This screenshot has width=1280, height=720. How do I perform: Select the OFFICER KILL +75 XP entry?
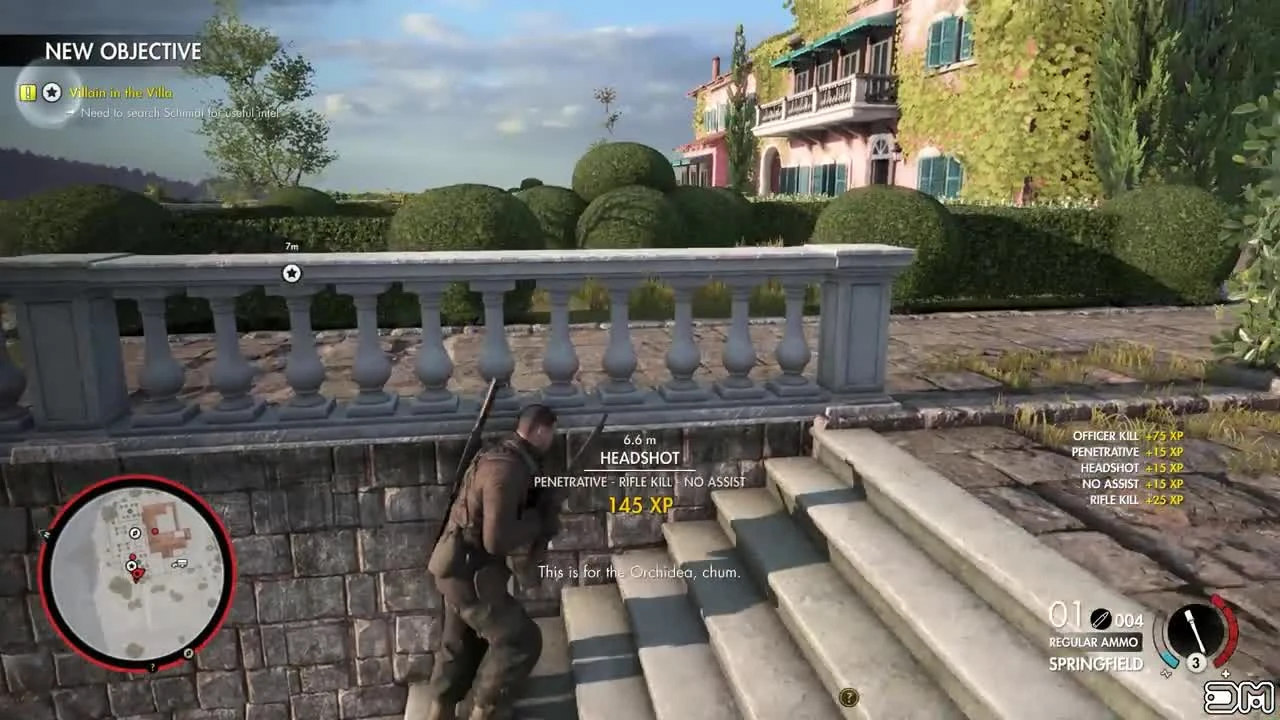[x=1130, y=436]
